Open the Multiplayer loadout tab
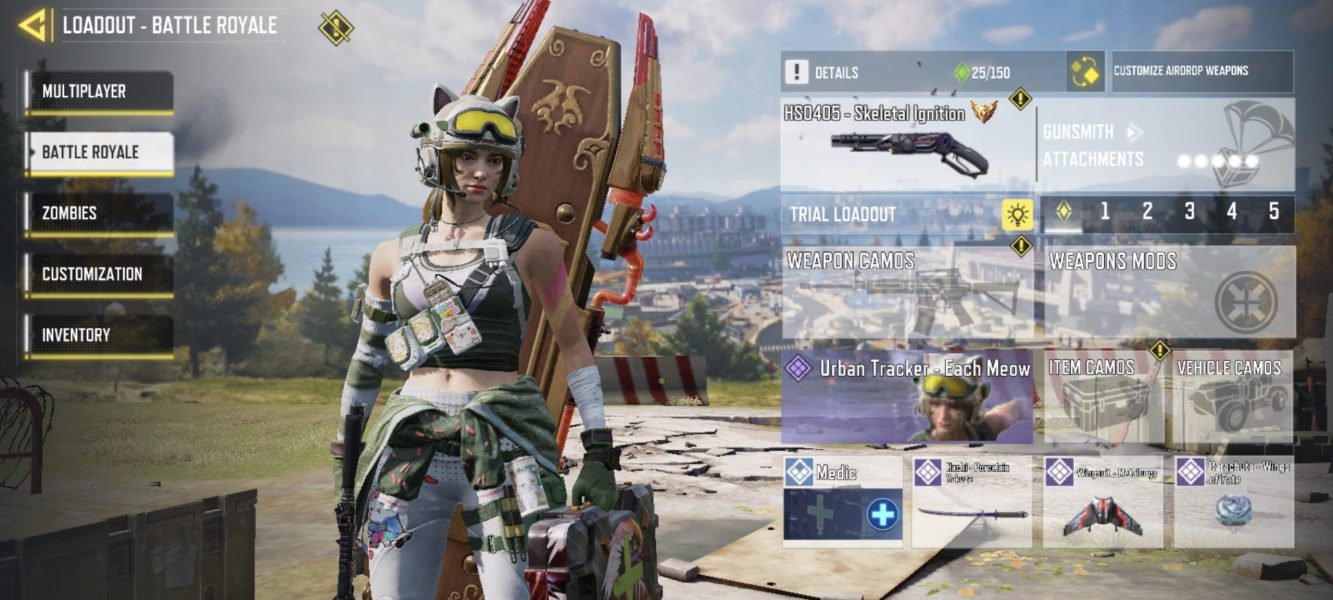Image resolution: width=1333 pixels, height=600 pixels. 99,92
